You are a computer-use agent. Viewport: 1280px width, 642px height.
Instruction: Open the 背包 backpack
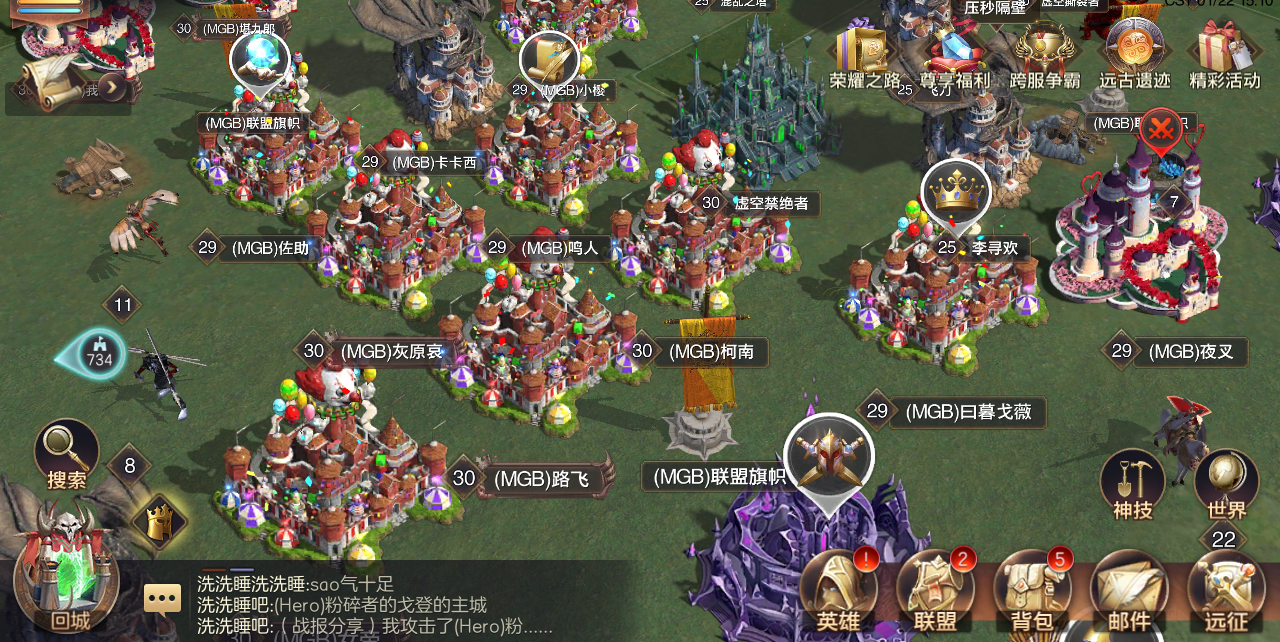(1032, 592)
